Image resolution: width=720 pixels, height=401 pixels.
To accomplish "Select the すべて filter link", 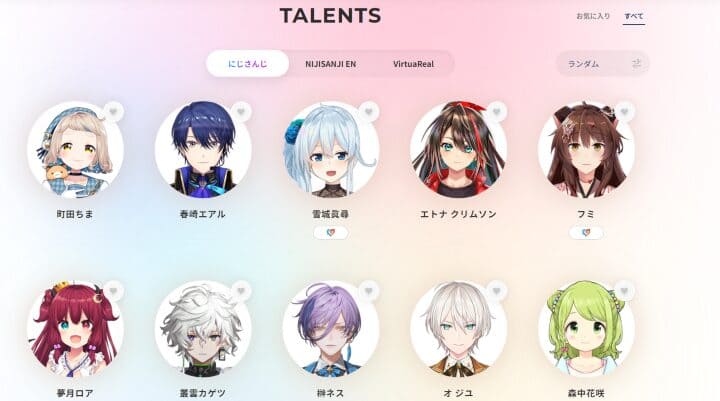I will click(634, 17).
